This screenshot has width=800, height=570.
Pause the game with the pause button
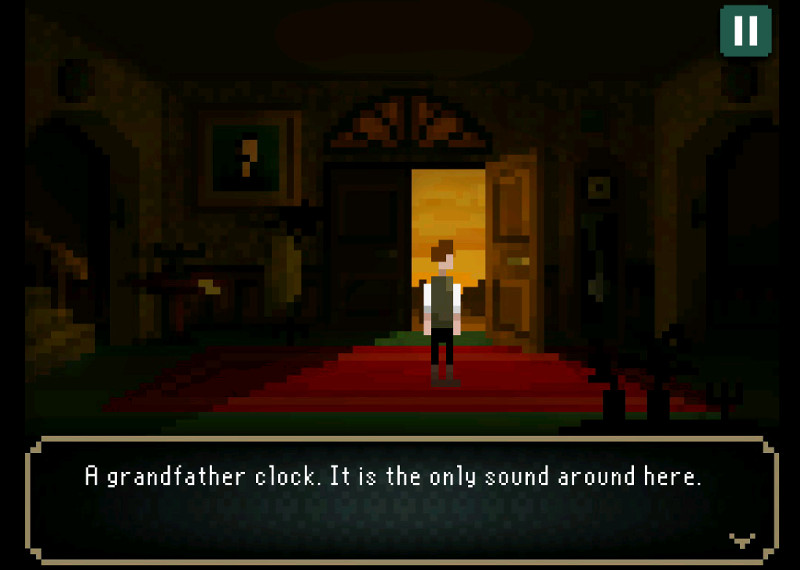pos(745,31)
